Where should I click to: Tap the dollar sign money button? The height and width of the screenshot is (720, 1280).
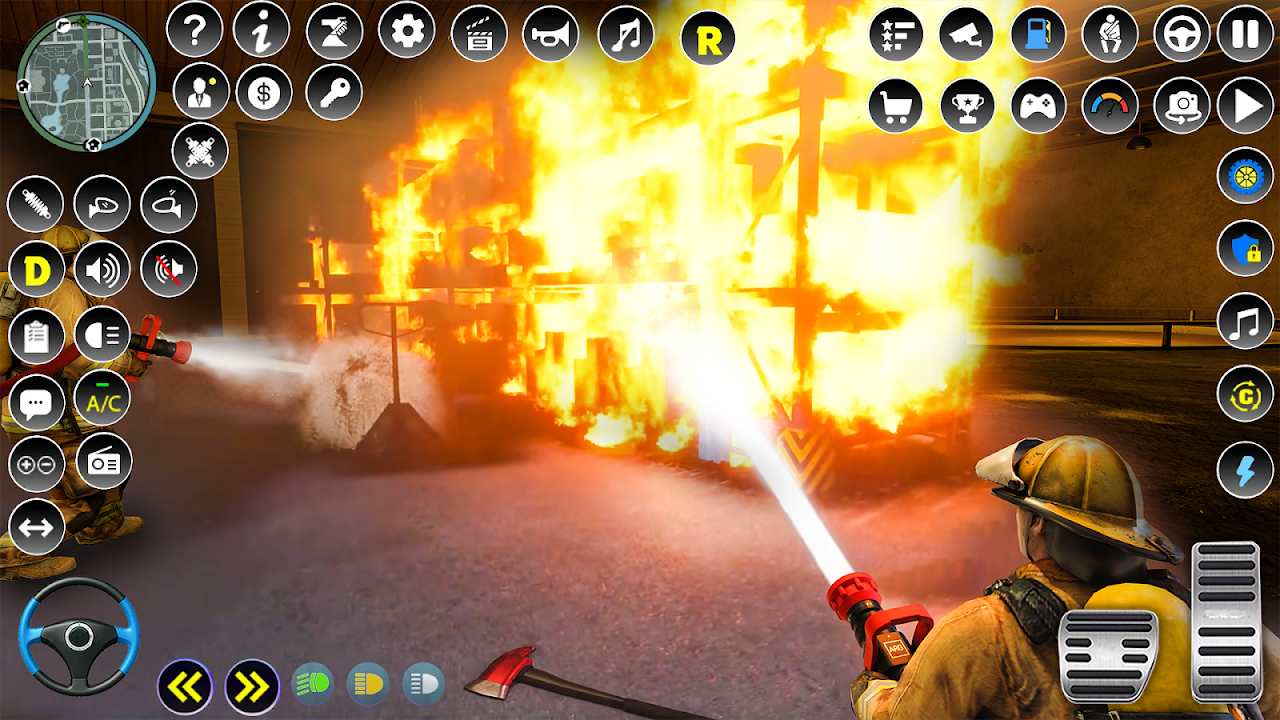(264, 93)
